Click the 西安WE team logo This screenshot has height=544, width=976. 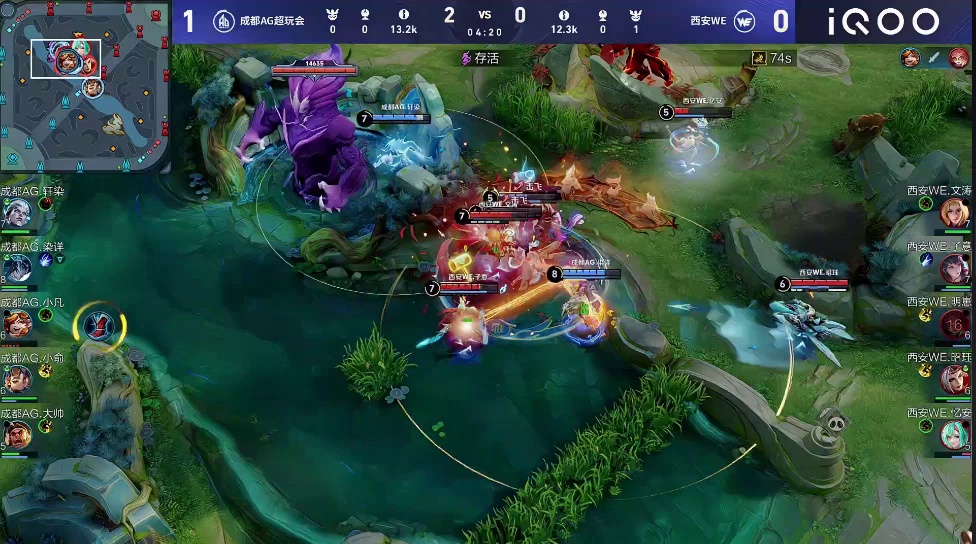[x=744, y=21]
